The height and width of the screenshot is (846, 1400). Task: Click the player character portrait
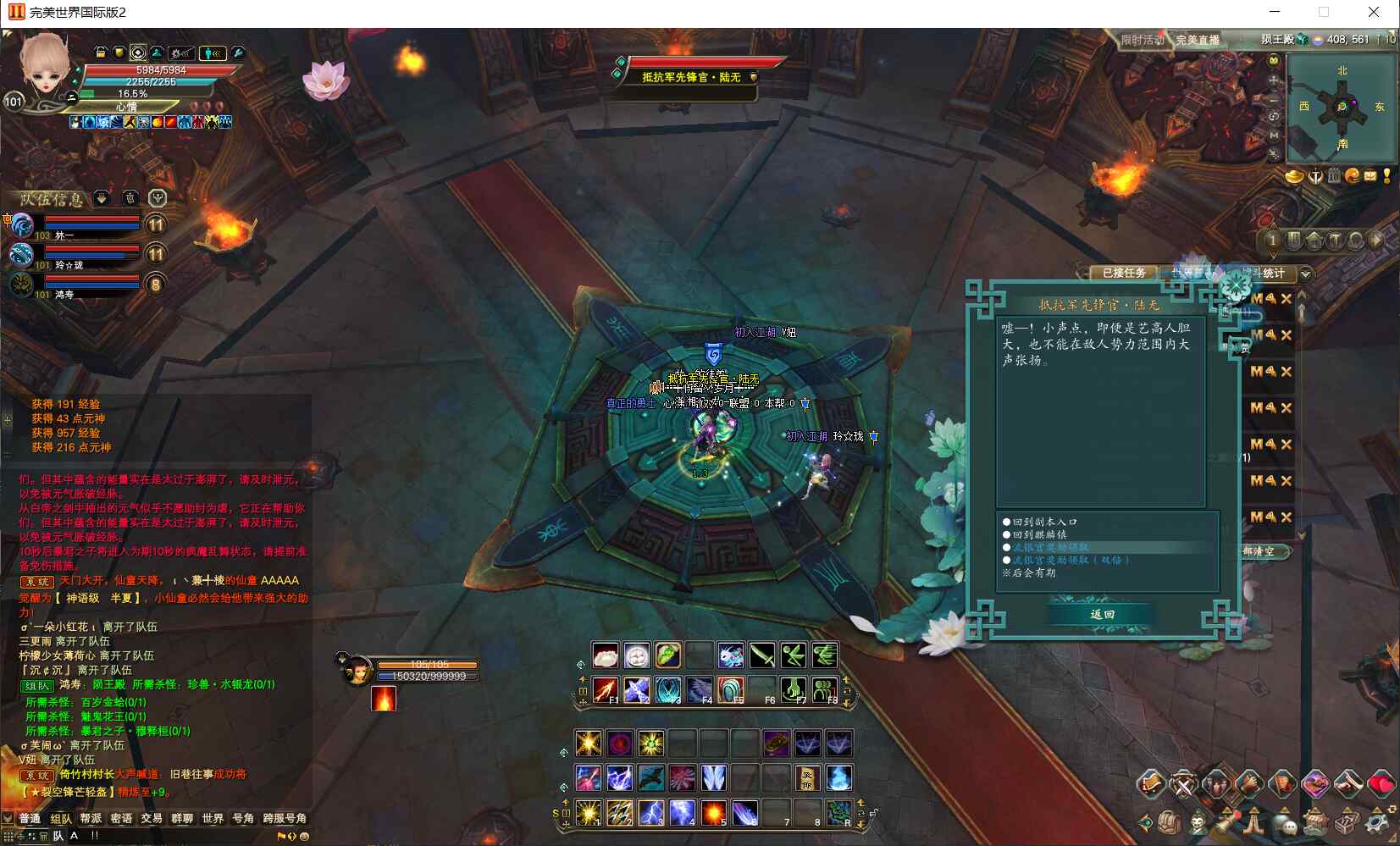44,66
